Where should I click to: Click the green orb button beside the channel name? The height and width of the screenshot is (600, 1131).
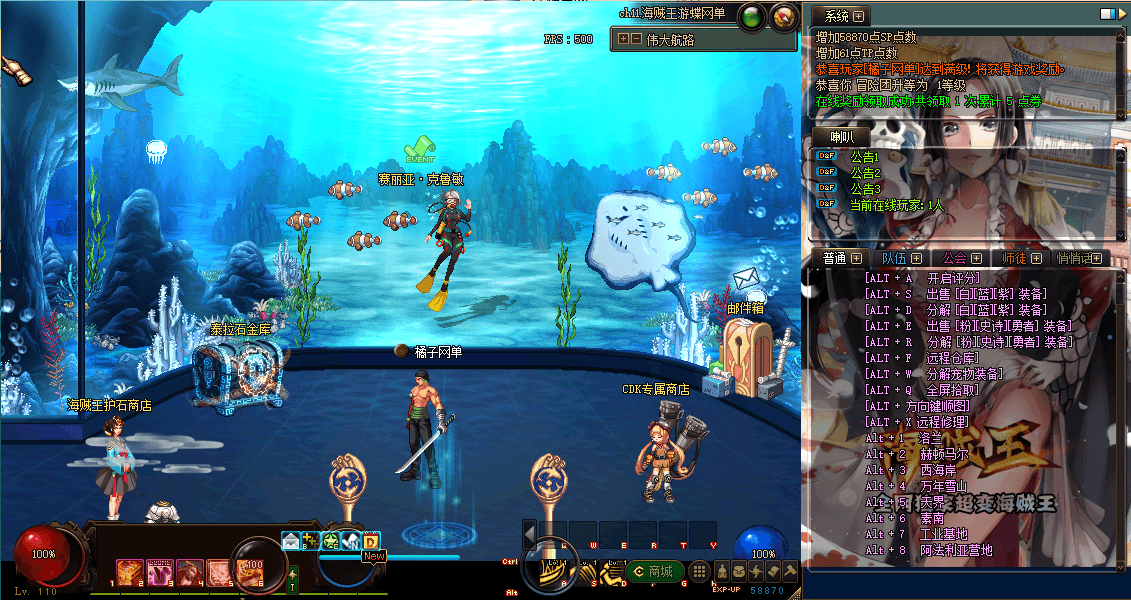pos(750,16)
